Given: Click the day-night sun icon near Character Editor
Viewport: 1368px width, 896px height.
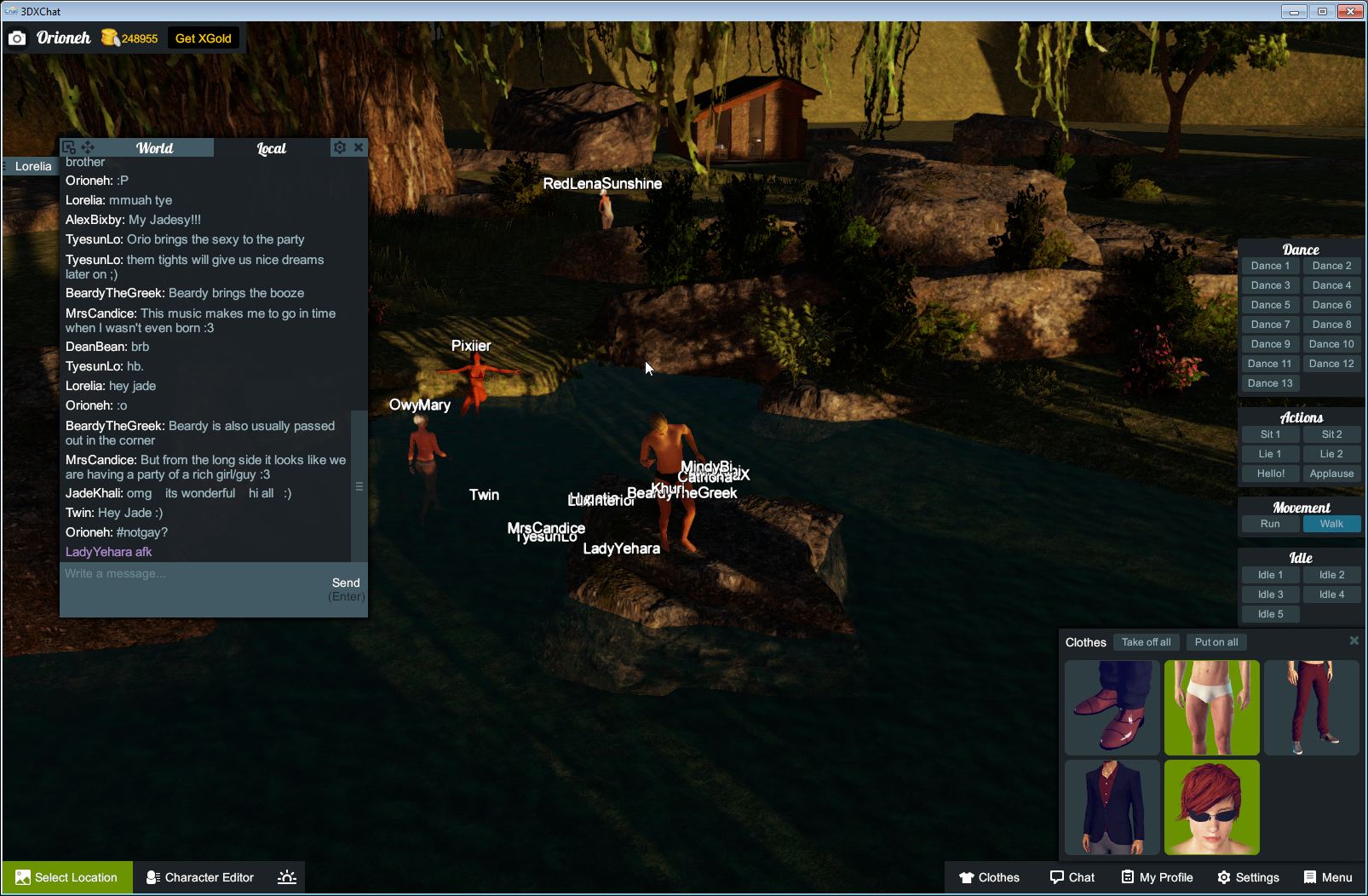Looking at the screenshot, I should [x=287, y=876].
